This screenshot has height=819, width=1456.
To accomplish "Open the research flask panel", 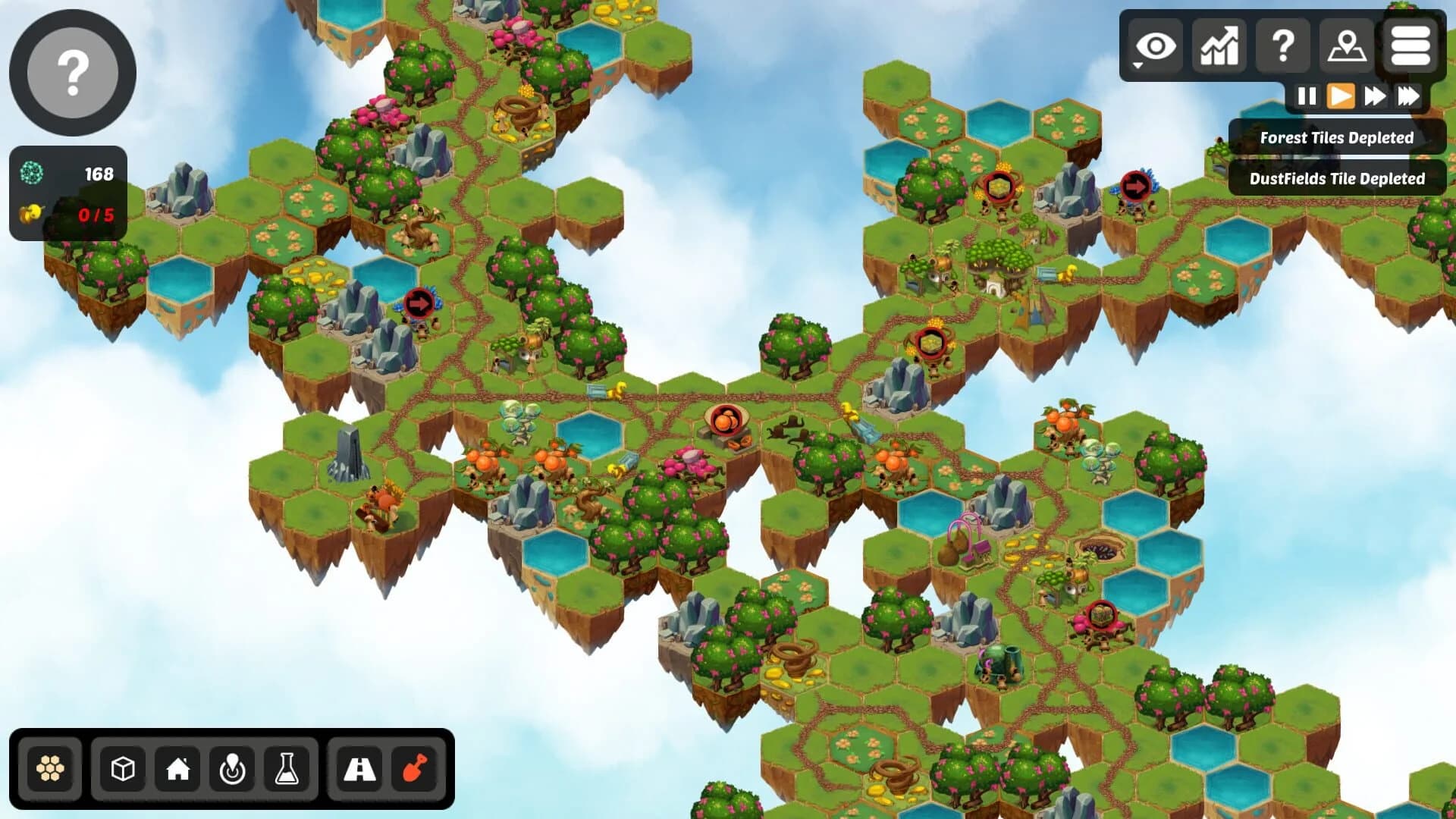I will pyautogui.click(x=287, y=768).
